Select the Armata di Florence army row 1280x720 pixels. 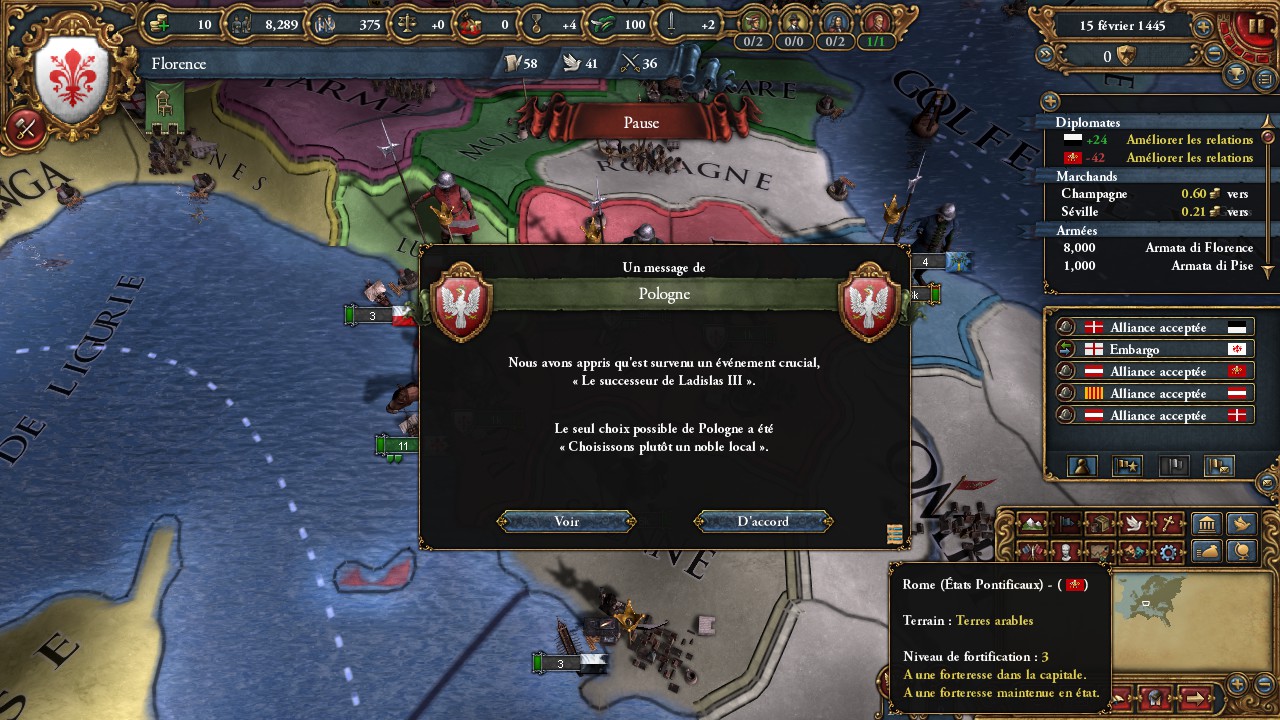[1155, 248]
